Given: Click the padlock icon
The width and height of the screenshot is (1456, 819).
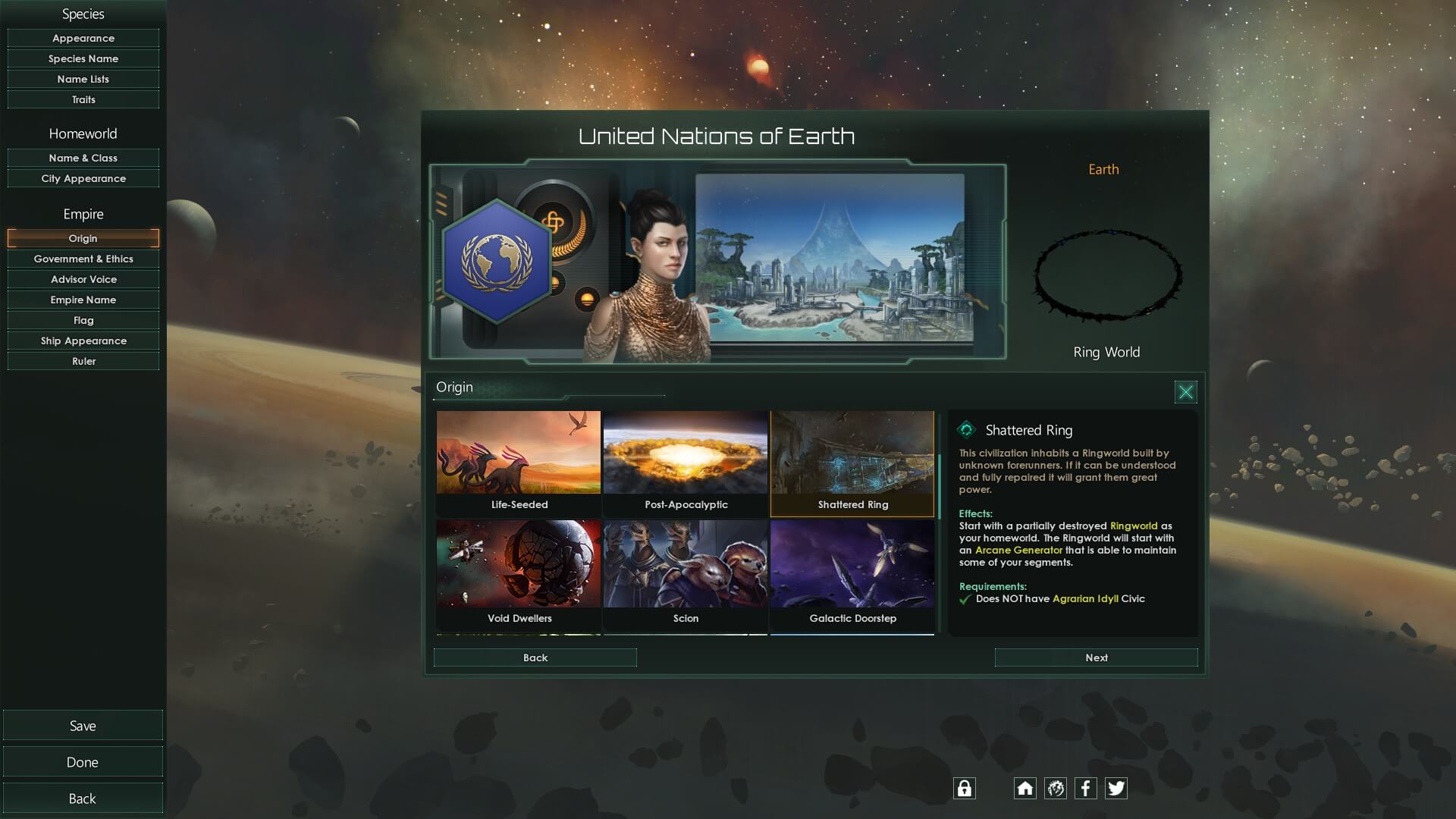Looking at the screenshot, I should point(964,789).
